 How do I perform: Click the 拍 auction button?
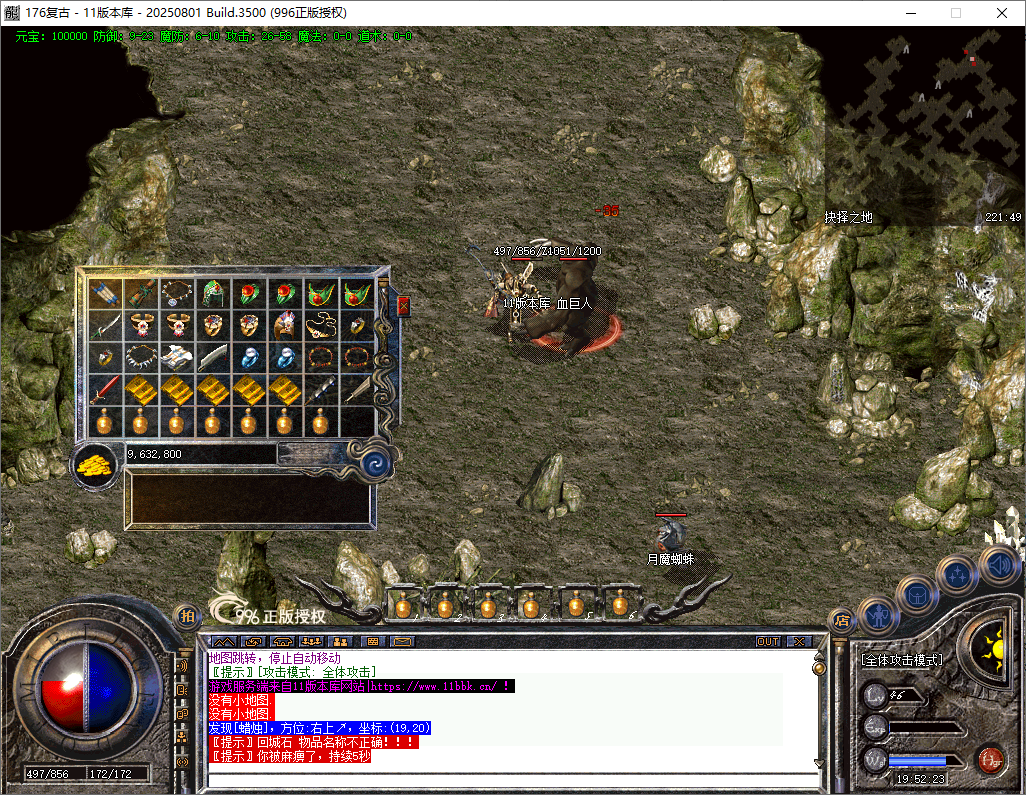[186, 617]
